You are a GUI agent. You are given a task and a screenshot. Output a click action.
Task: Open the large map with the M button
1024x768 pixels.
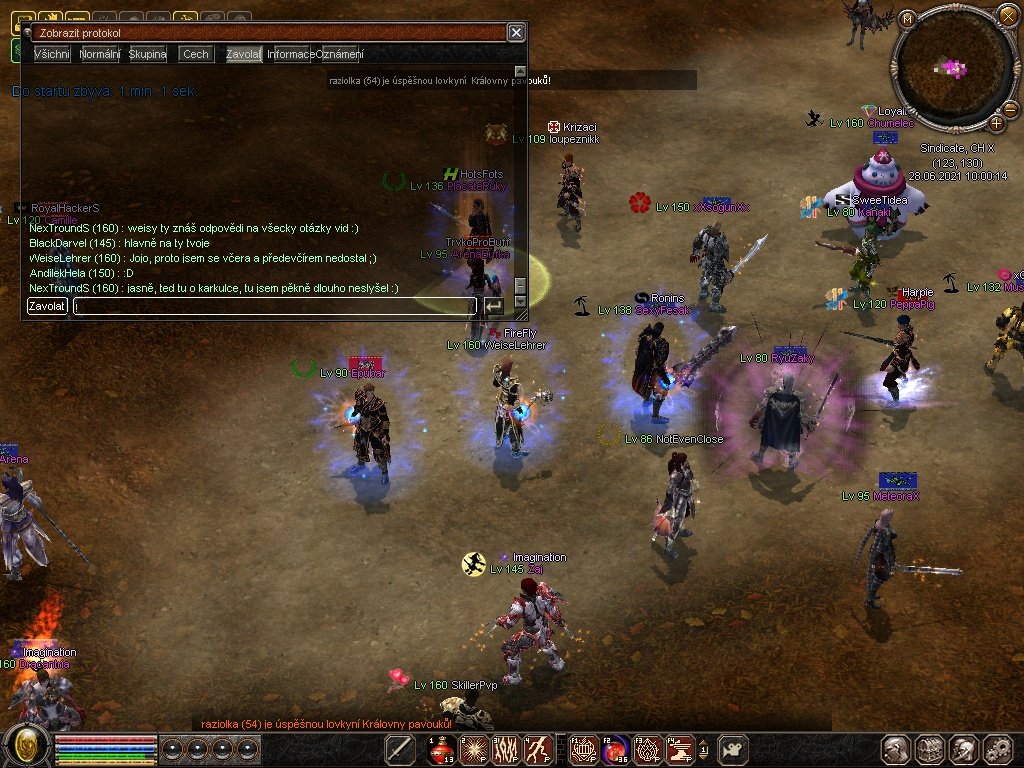(907, 19)
